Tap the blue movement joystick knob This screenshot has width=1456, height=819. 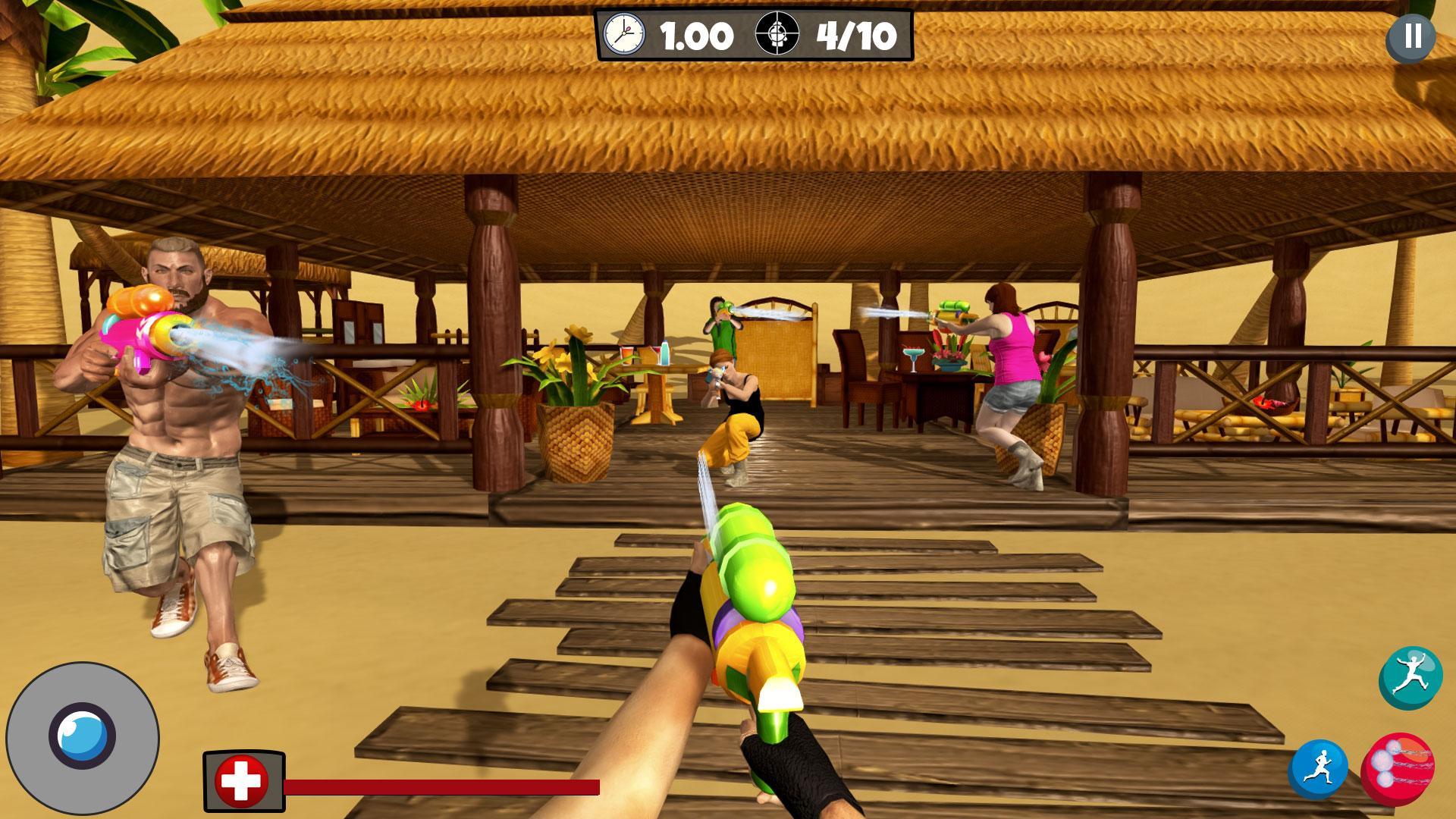click(x=82, y=736)
